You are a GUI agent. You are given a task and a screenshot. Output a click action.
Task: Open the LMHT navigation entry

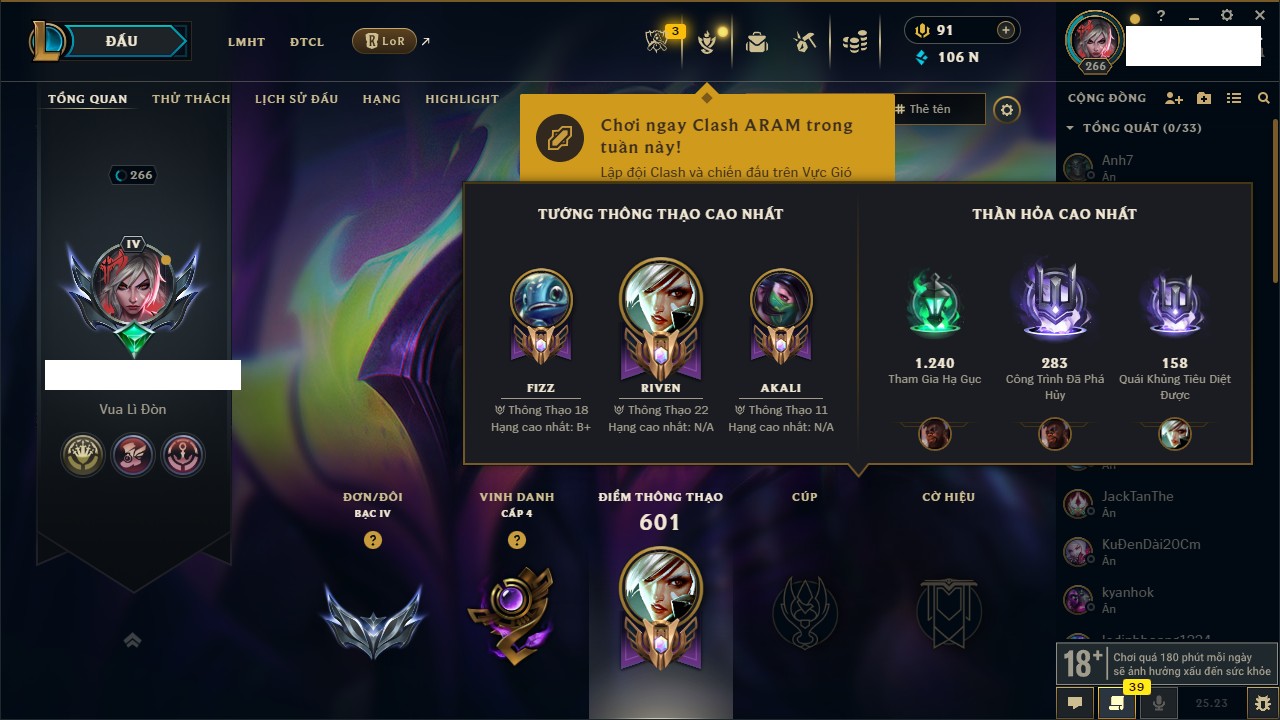246,42
